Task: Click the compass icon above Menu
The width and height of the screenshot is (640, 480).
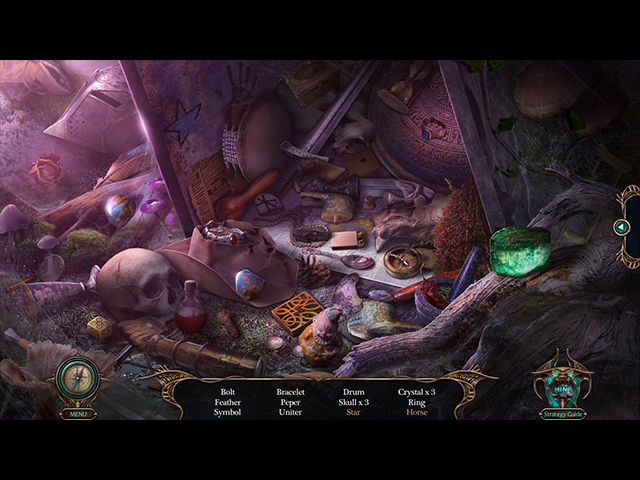Action: pyautogui.click(x=77, y=380)
